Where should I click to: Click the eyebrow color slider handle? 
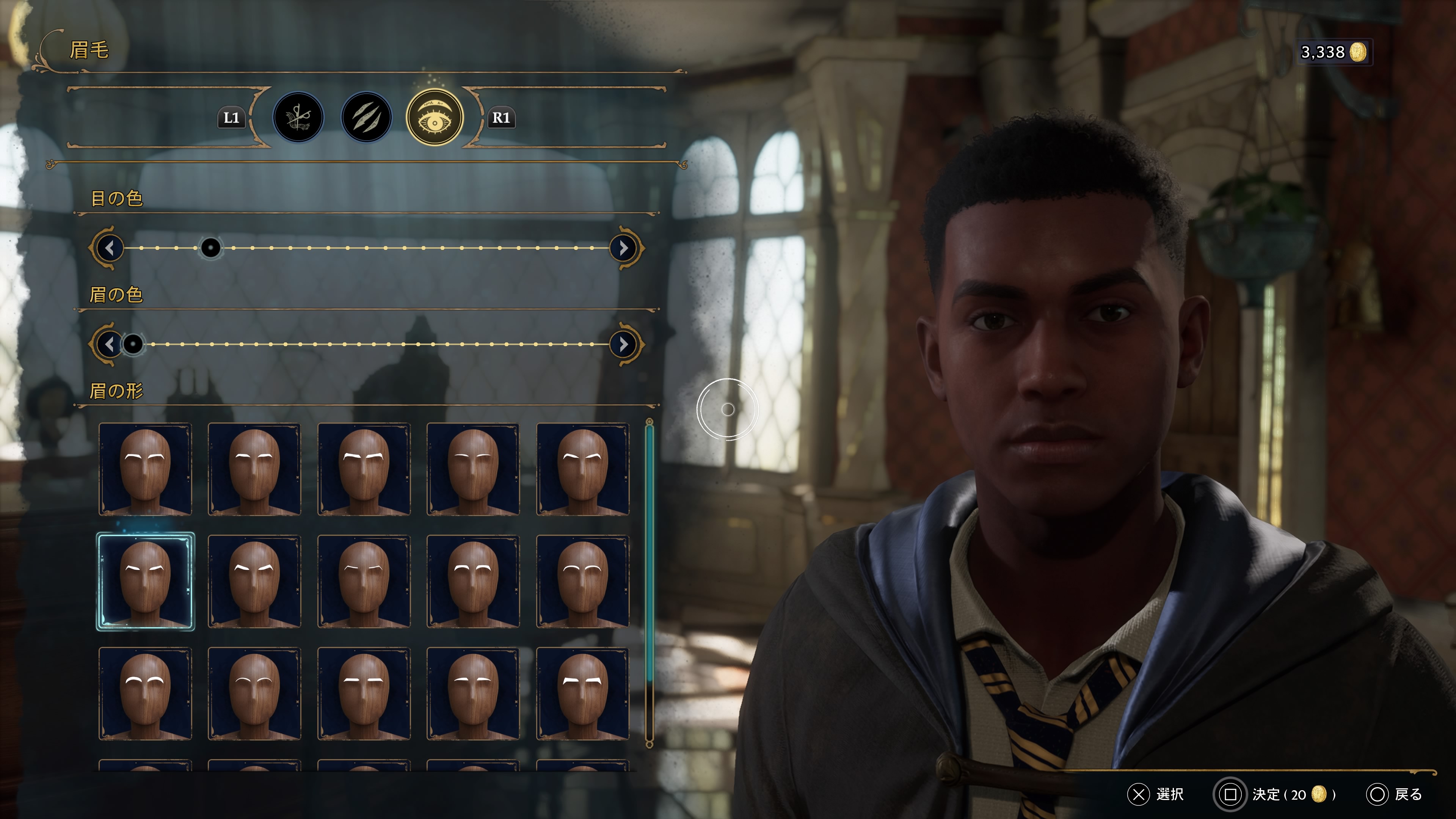pos(133,344)
